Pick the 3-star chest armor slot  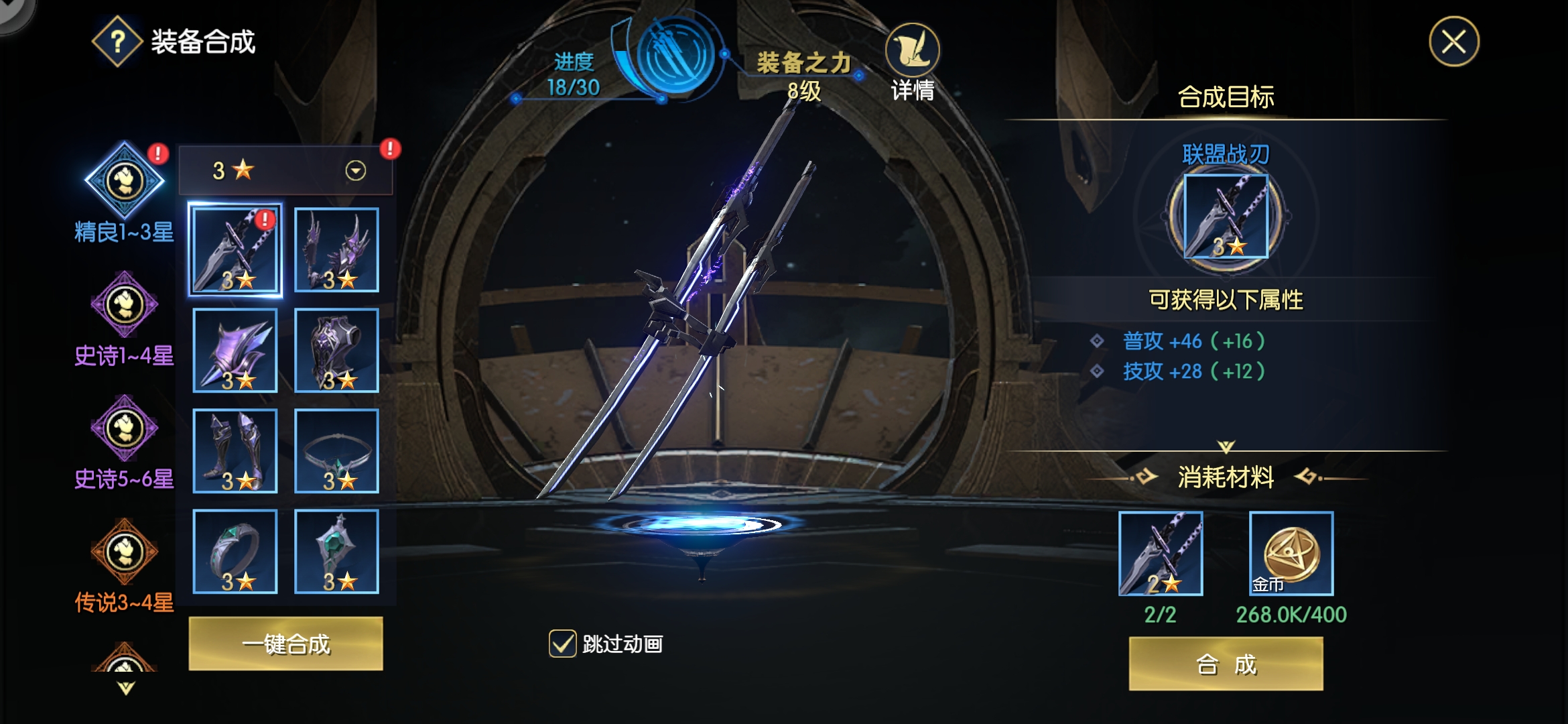pyautogui.click(x=336, y=351)
